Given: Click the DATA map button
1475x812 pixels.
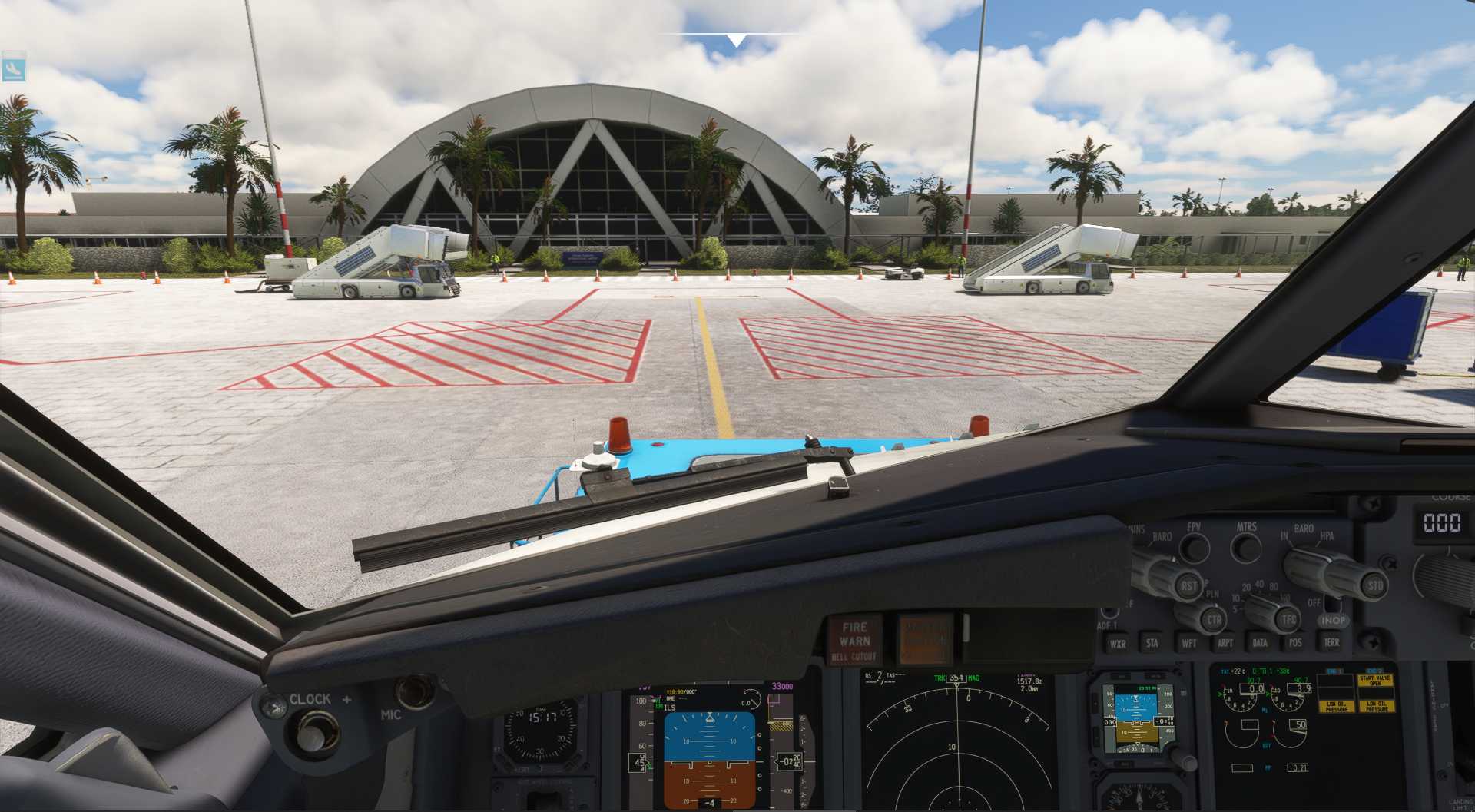Looking at the screenshot, I should click(1260, 643).
